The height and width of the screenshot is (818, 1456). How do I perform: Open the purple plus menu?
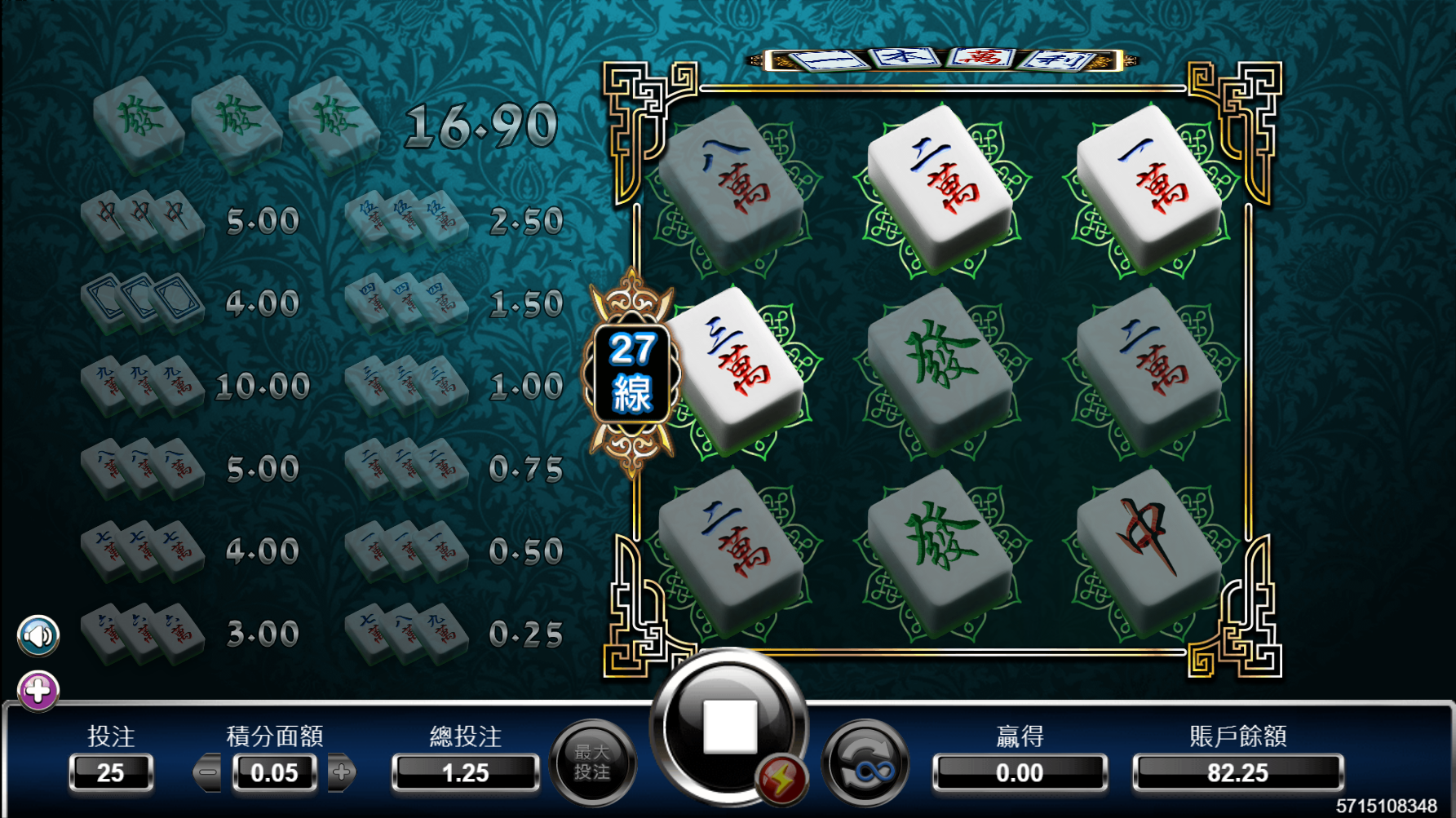click(x=38, y=692)
